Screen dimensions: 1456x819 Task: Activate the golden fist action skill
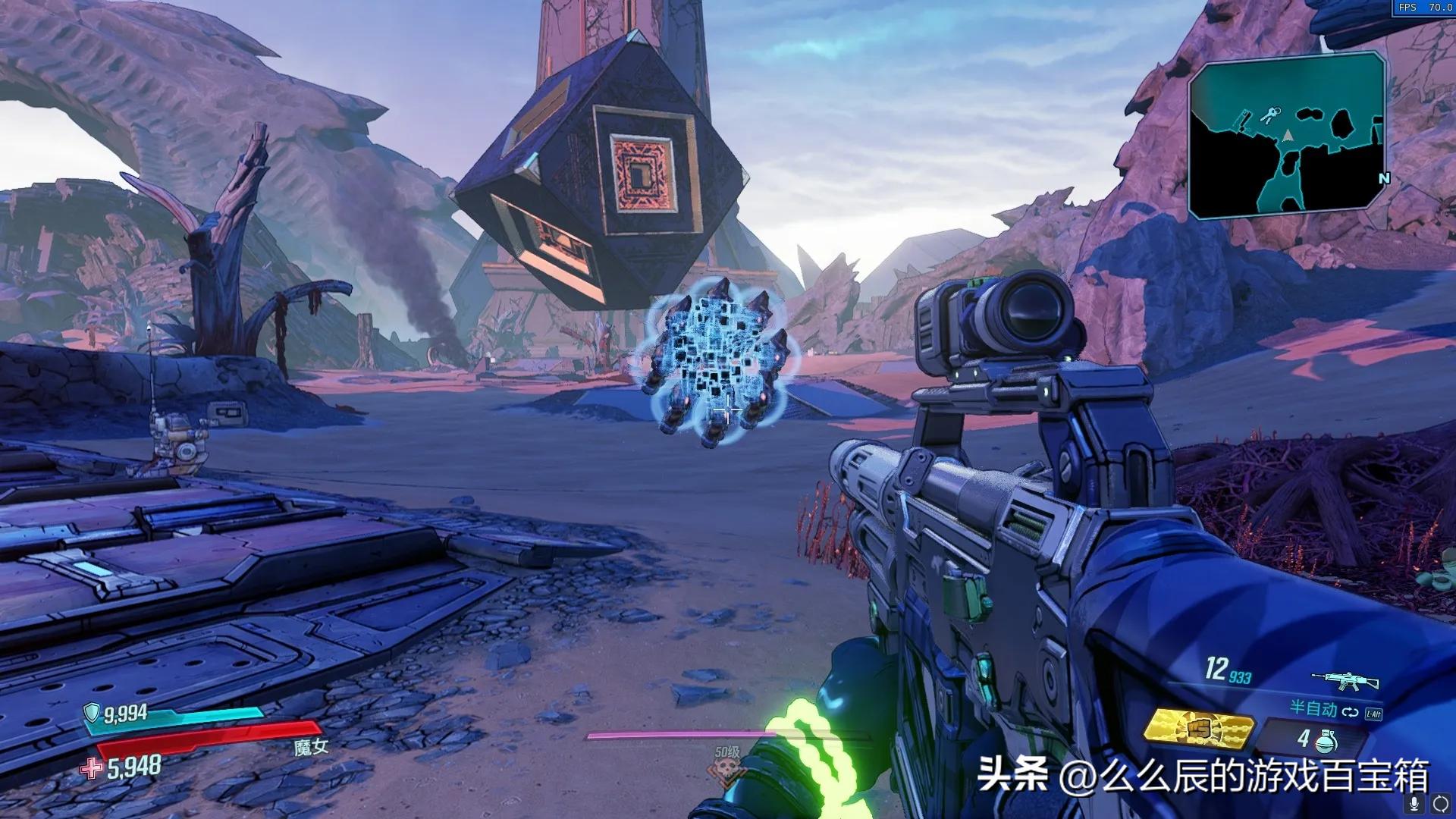click(x=1198, y=729)
